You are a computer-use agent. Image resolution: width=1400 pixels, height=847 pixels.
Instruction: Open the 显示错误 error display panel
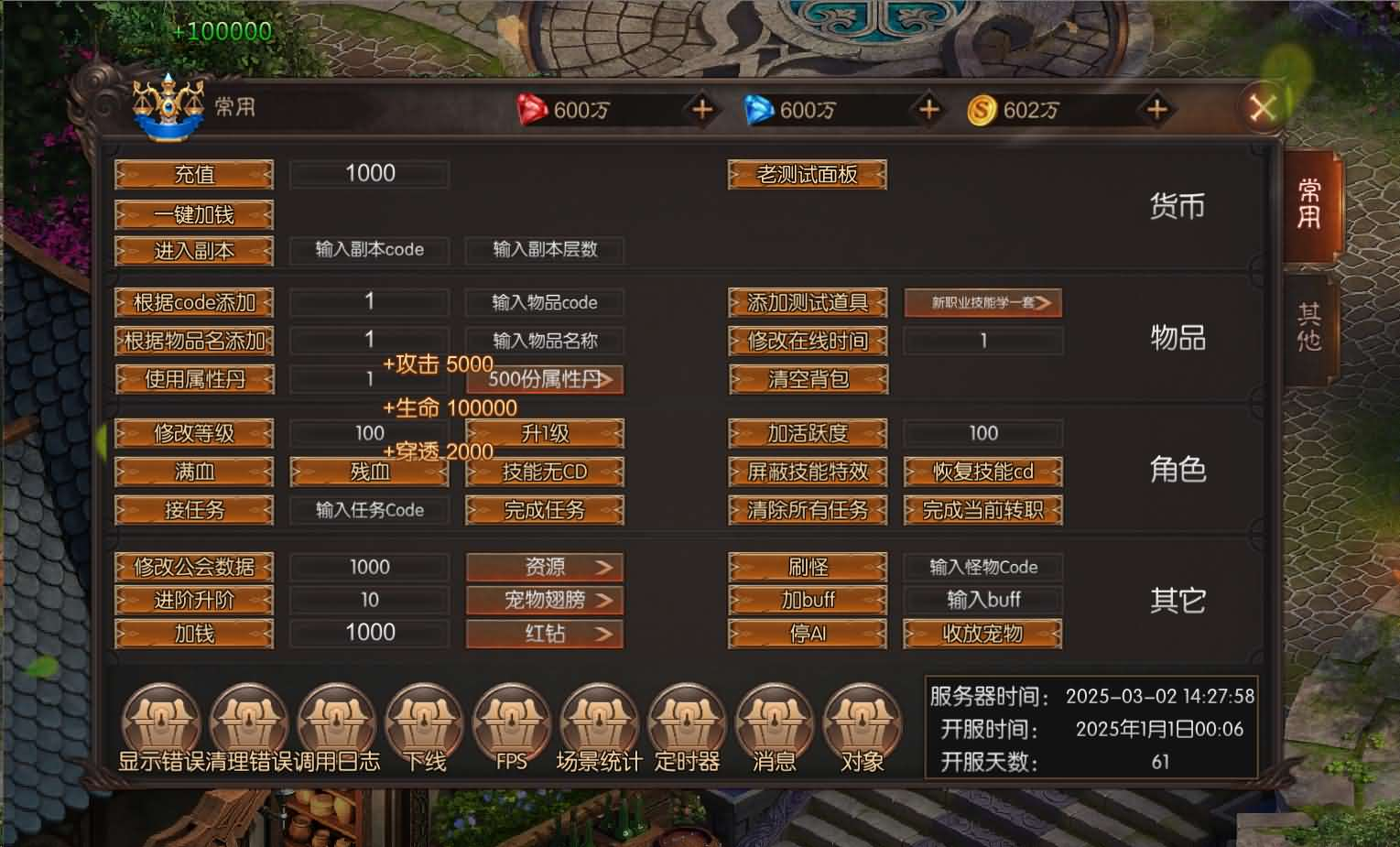click(160, 723)
